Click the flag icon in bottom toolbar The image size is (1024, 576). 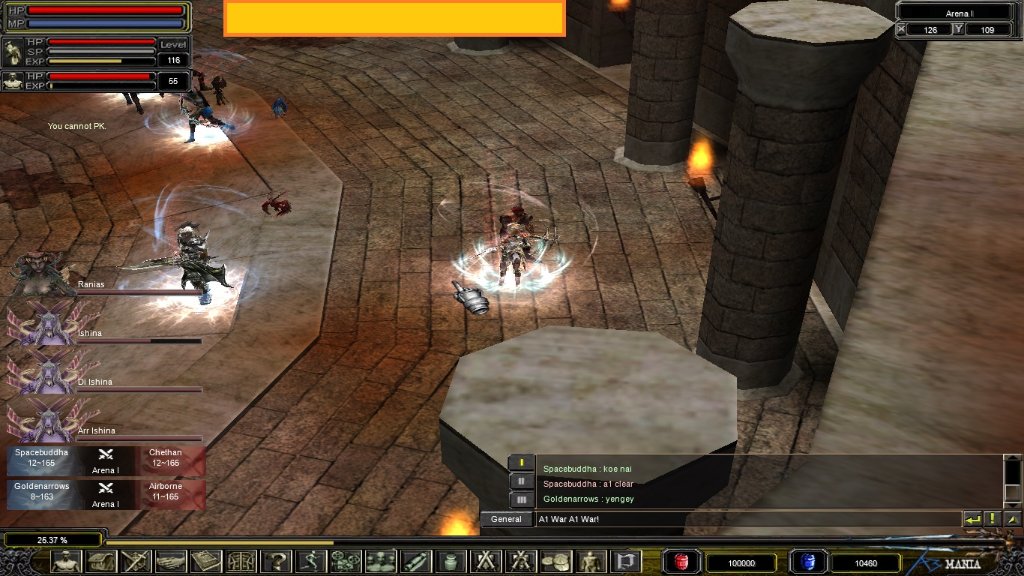click(x=625, y=562)
